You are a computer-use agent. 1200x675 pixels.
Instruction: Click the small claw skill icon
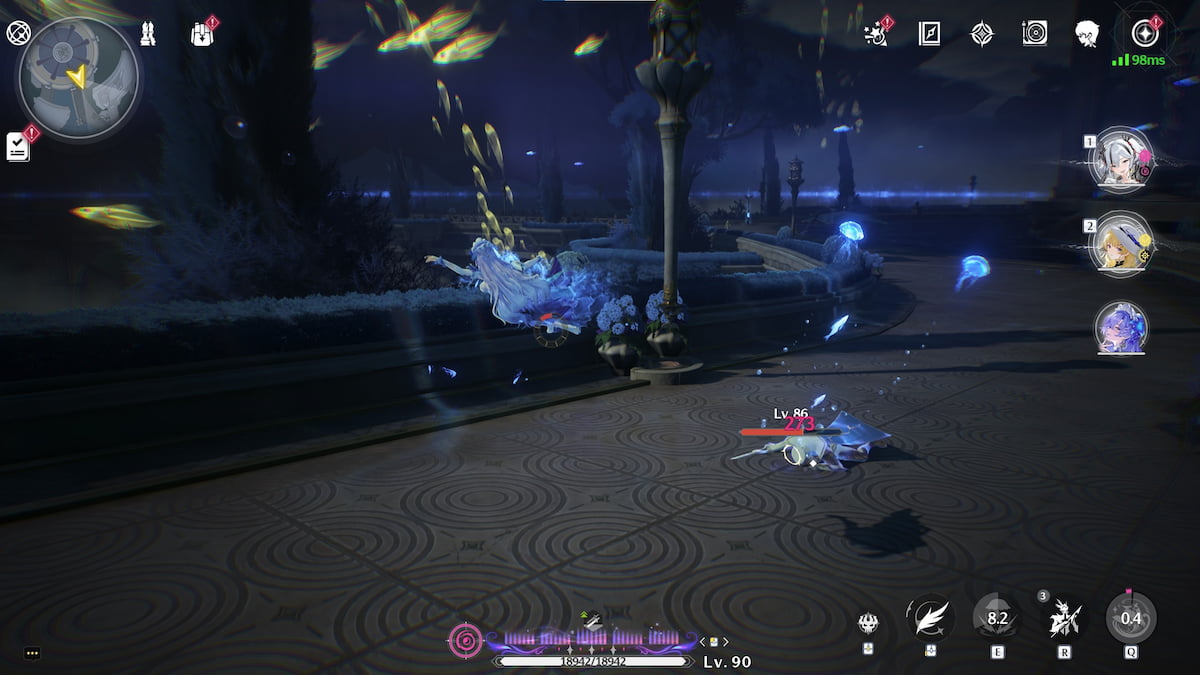[x=868, y=623]
